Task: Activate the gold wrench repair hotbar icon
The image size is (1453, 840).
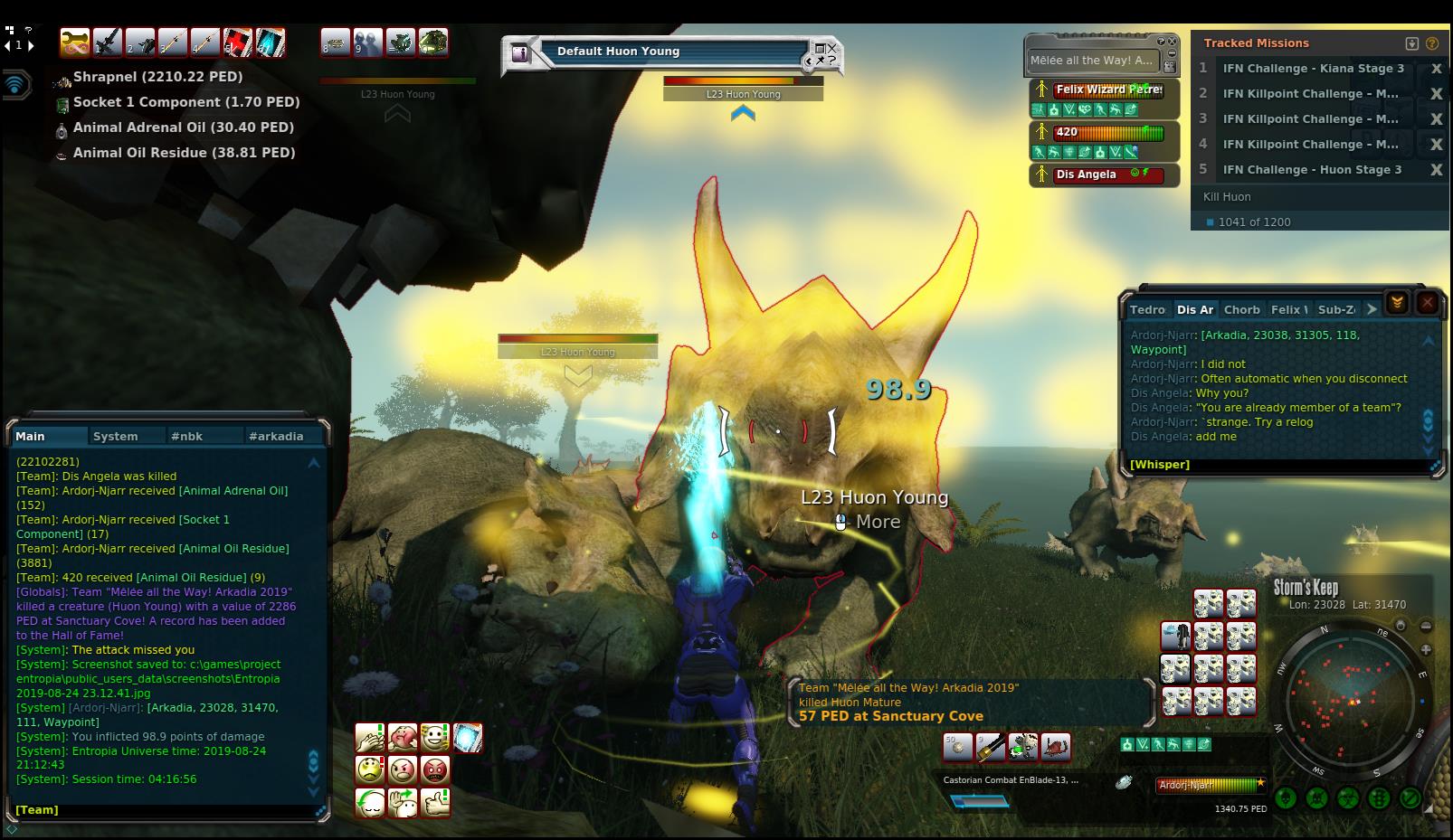Action: (76, 42)
